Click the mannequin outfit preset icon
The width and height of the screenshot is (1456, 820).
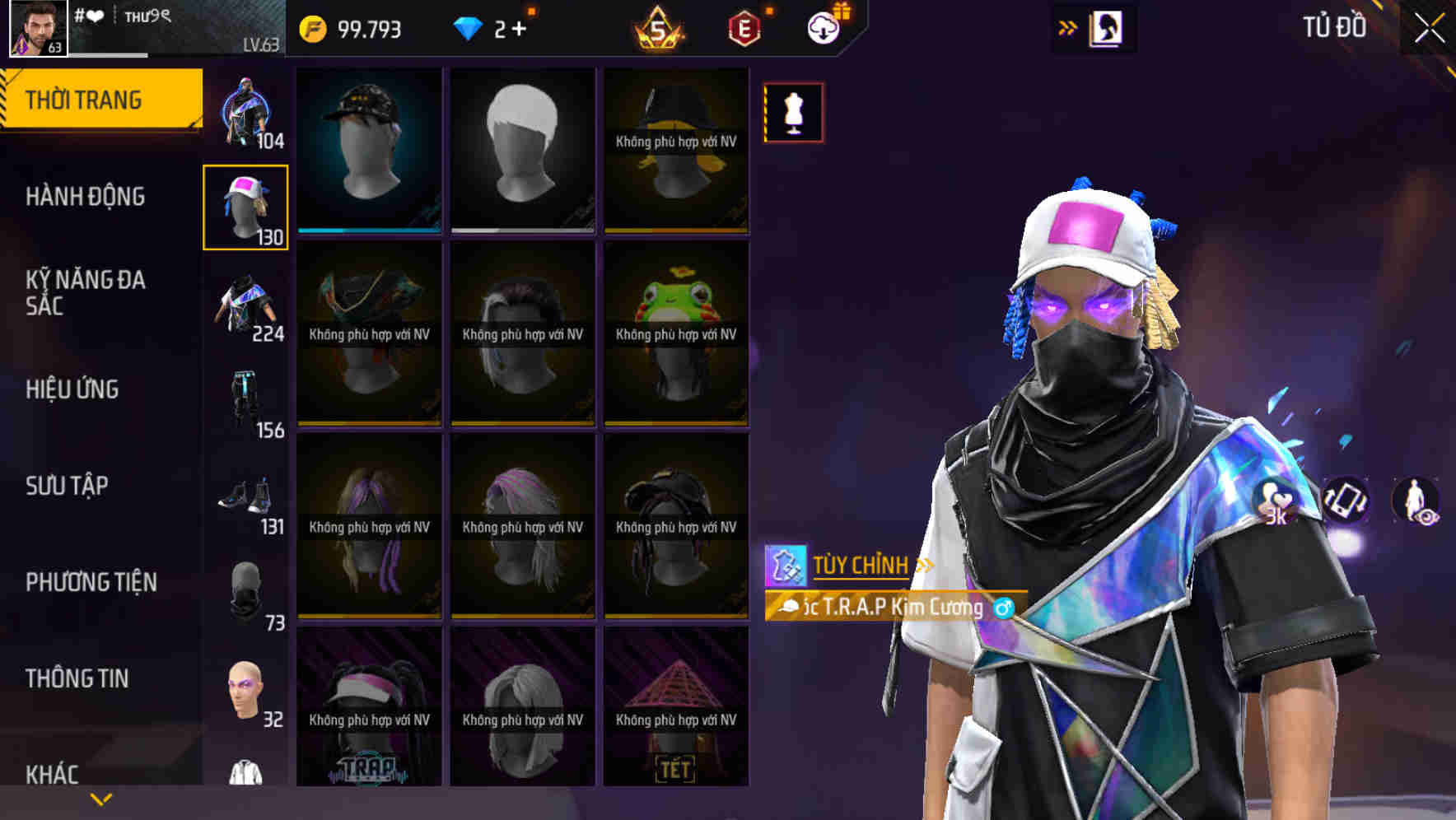click(793, 112)
